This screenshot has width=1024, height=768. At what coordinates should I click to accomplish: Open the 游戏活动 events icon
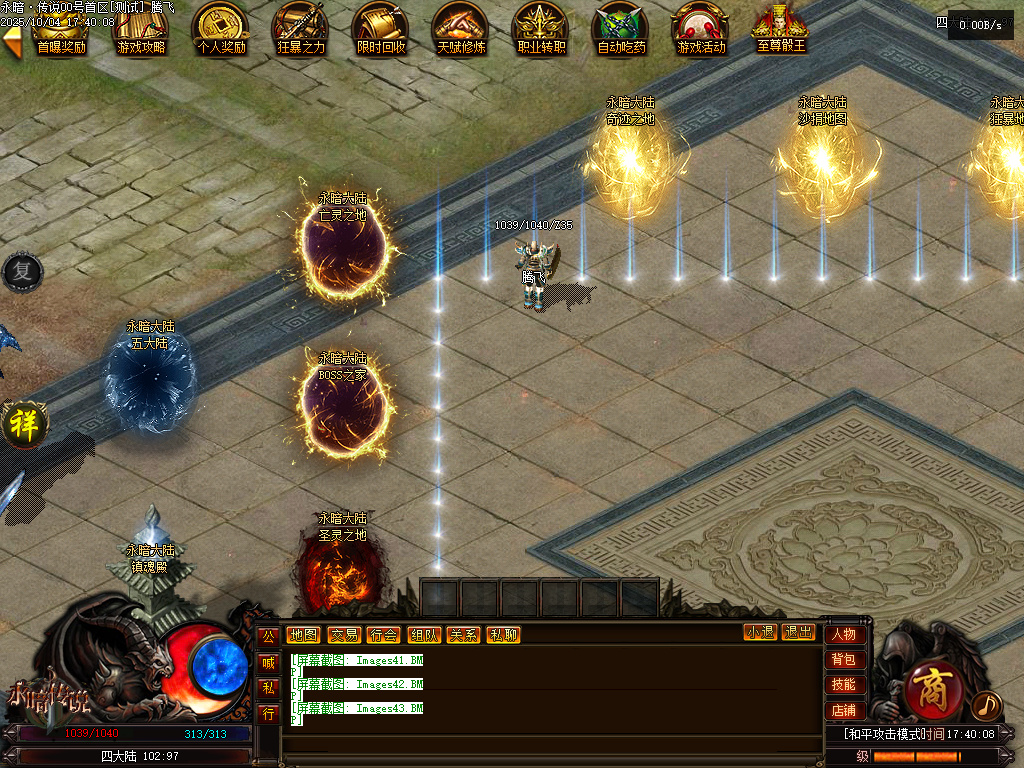(701, 28)
